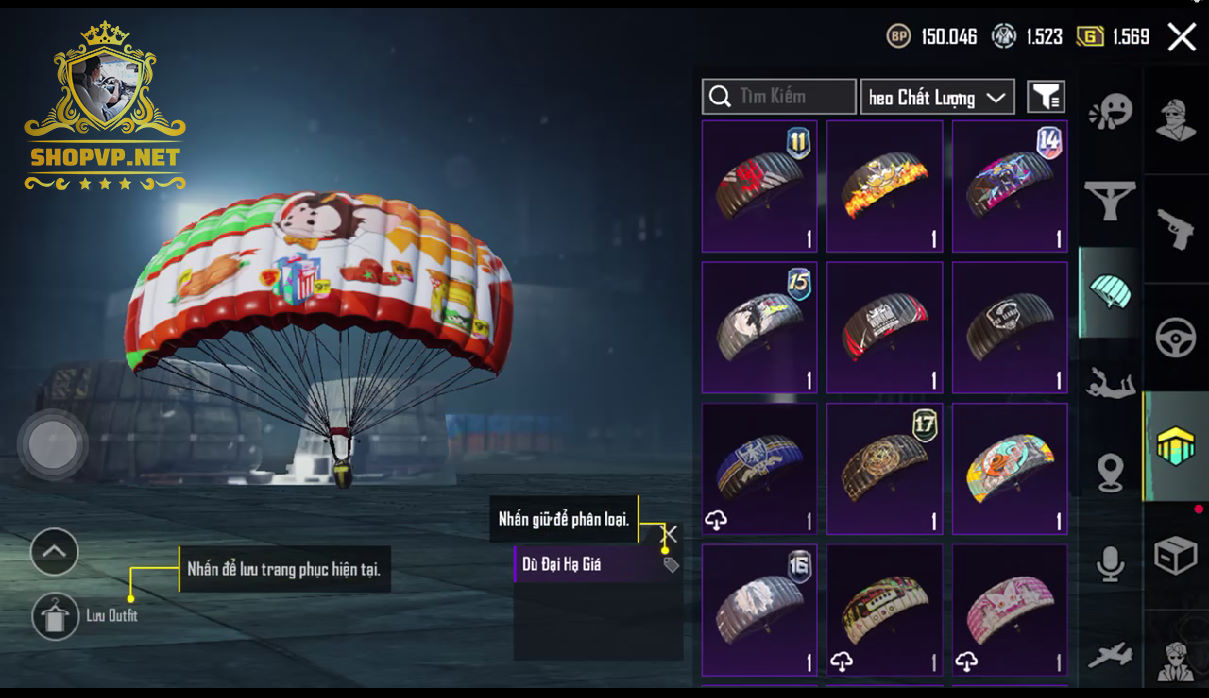Image resolution: width=1209 pixels, height=698 pixels.
Task: Switch to the airplane tab
Action: 1110,655
